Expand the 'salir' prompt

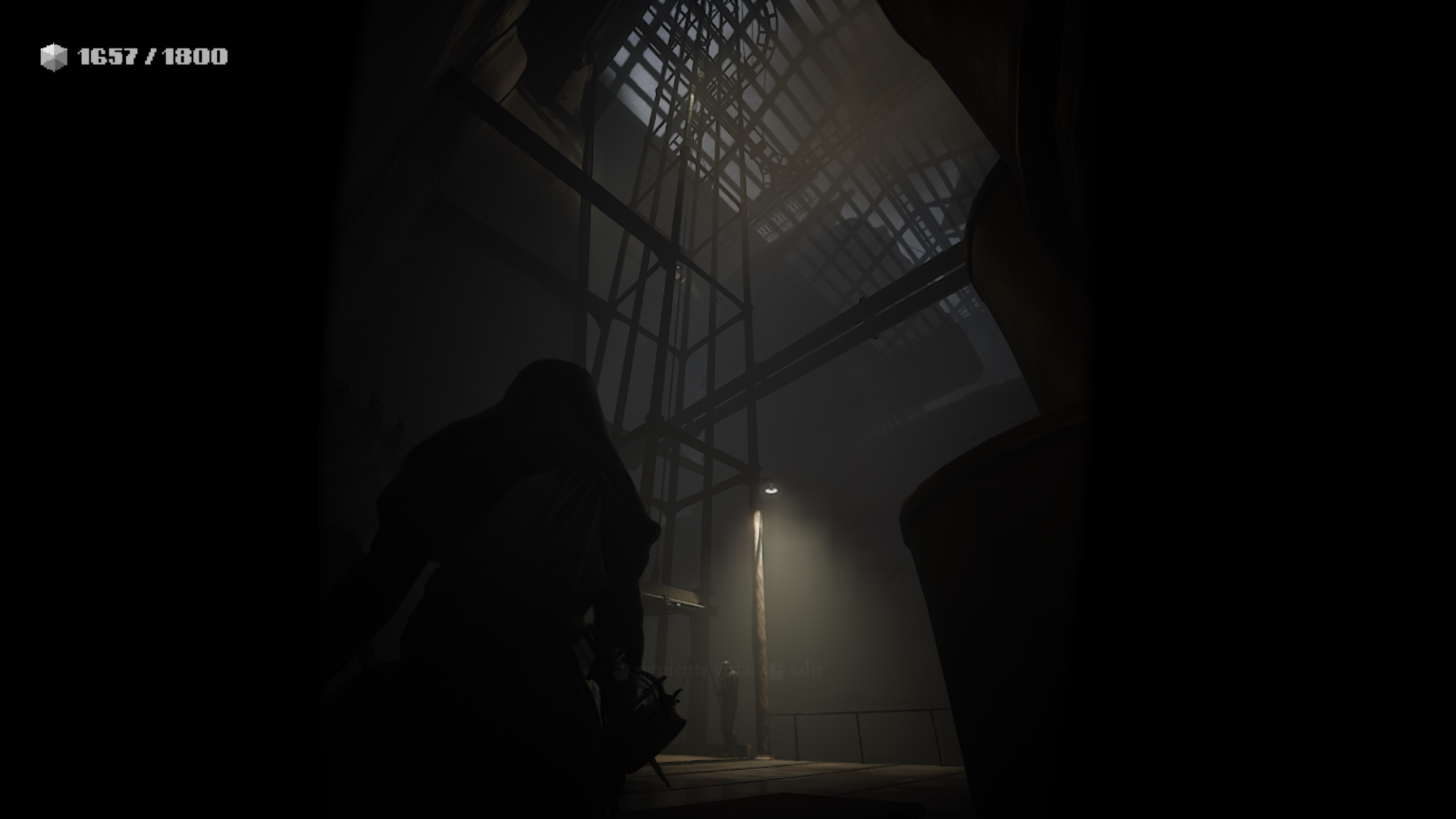coord(807,670)
